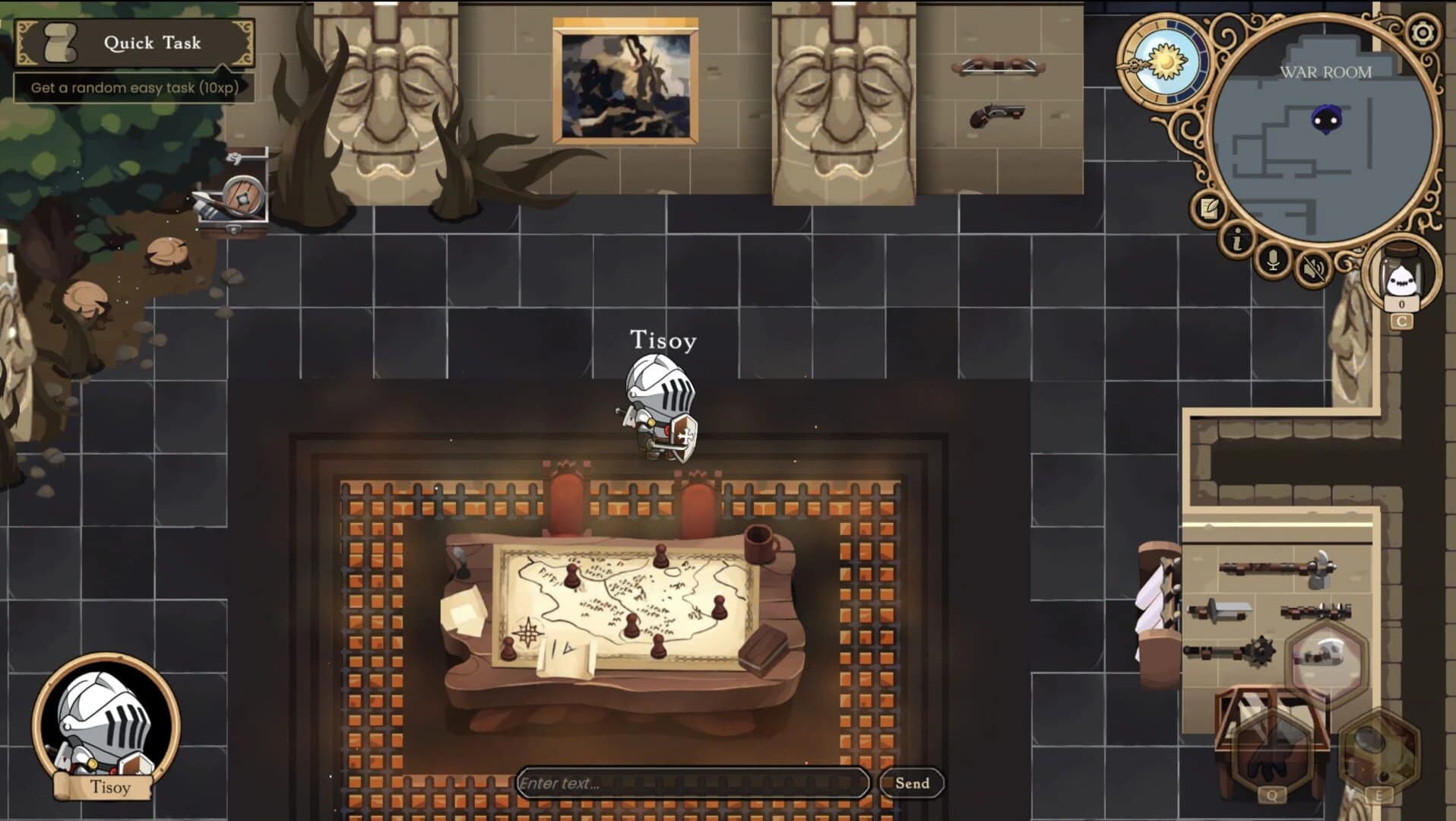Screen dimensions: 1456x821
Task: Click 'Get a random easy task' Quick Task
Action: [x=135, y=88]
